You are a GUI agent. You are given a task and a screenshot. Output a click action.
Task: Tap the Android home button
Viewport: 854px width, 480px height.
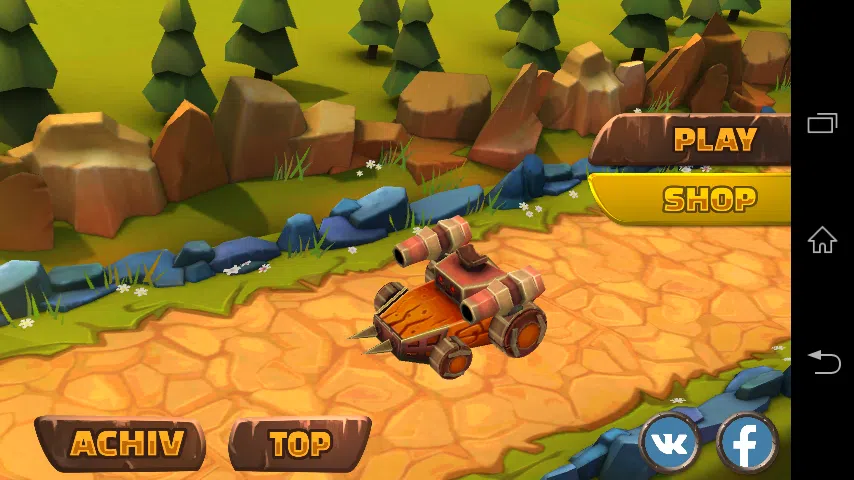[822, 240]
